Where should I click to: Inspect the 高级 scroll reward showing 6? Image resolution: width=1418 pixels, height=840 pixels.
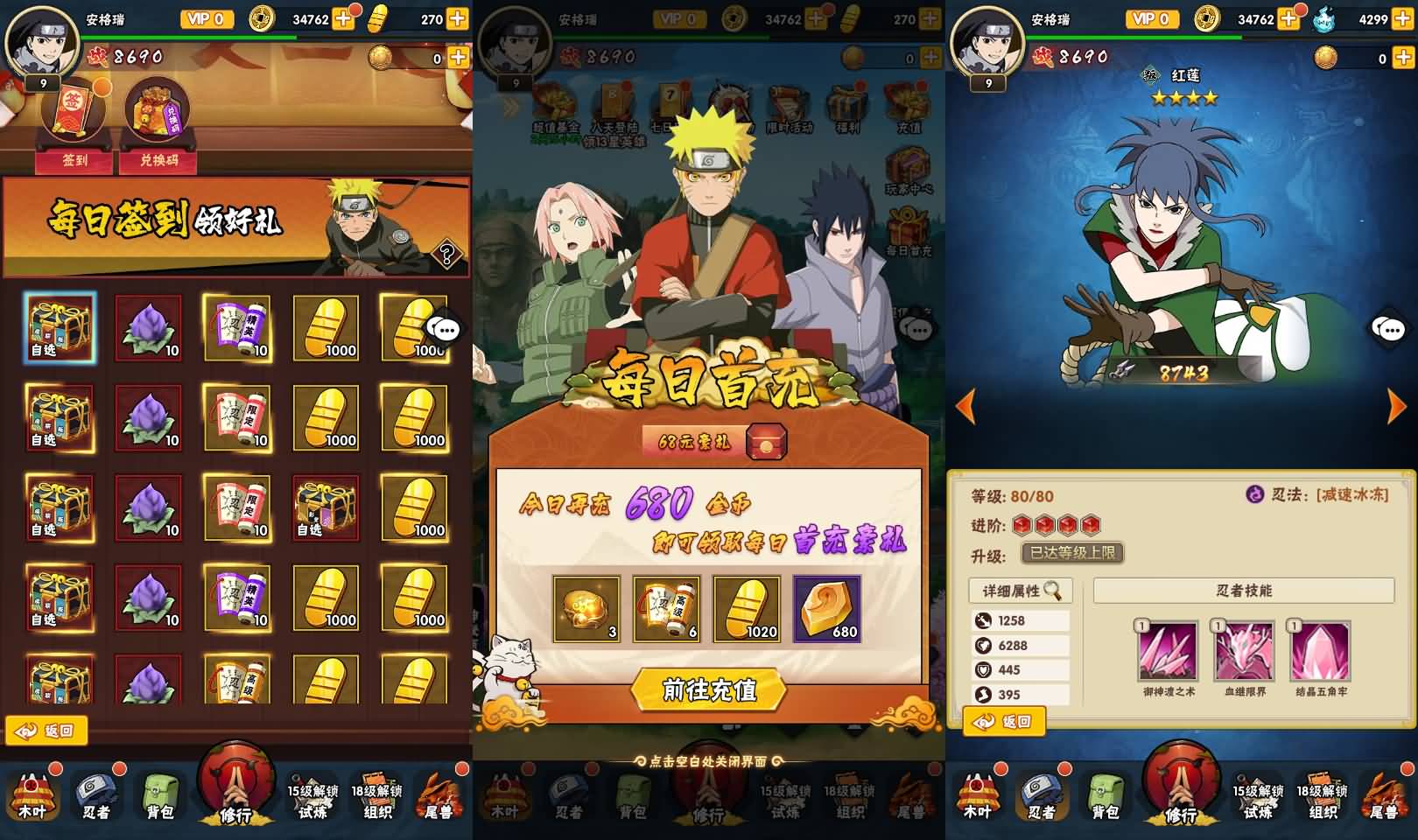(666, 608)
